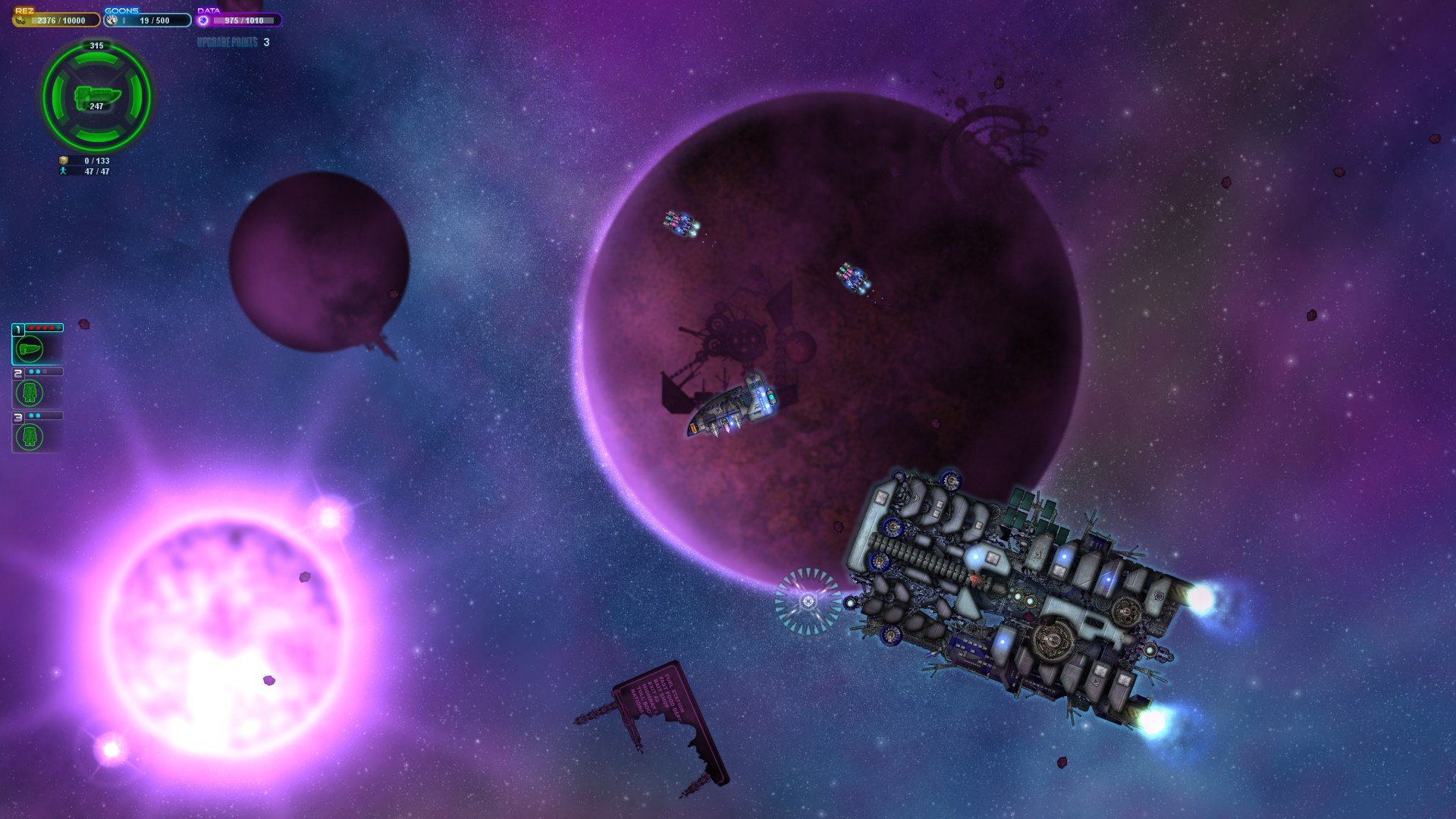1456x819 pixels.
Task: Expand the slot 2 ability panel
Action: 18,372
